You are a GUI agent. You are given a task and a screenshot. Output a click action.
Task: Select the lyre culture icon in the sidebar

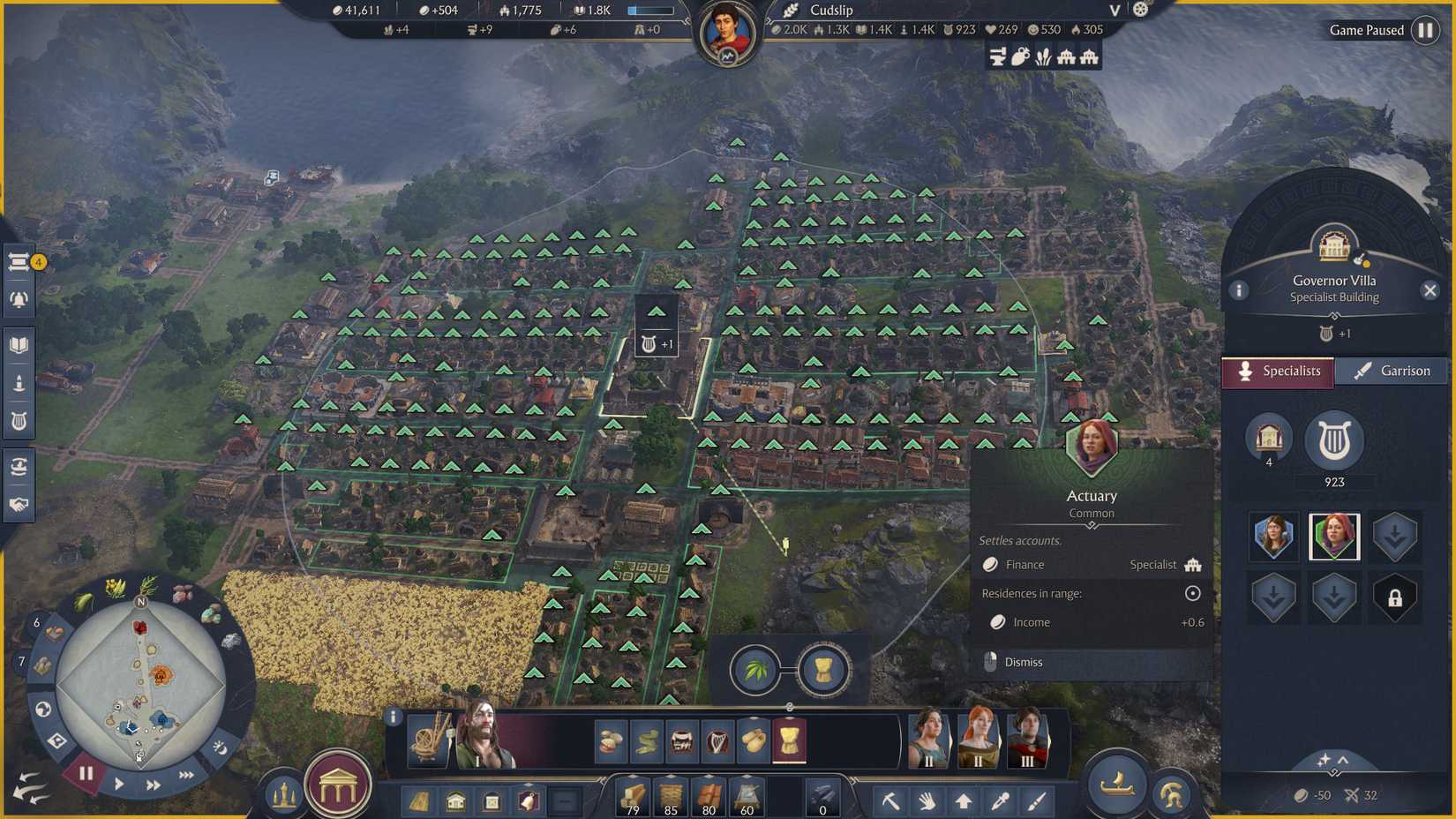19,419
